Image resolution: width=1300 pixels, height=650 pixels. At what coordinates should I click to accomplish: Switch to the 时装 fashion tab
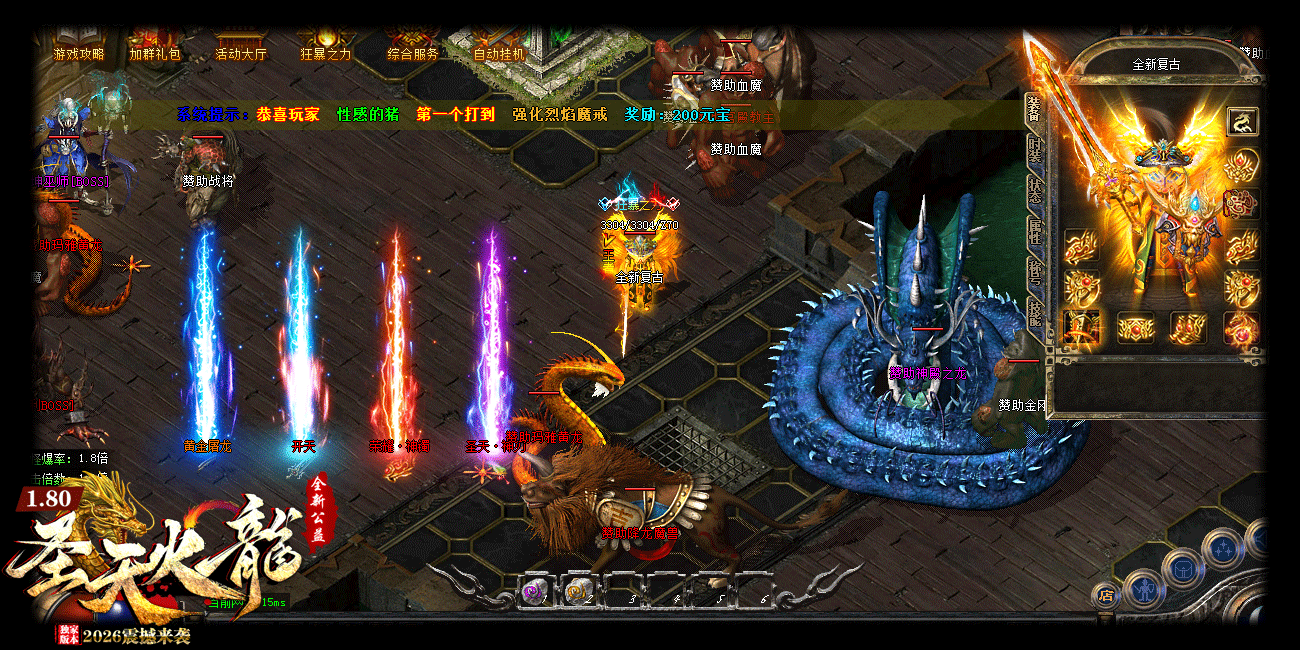click(x=1034, y=152)
